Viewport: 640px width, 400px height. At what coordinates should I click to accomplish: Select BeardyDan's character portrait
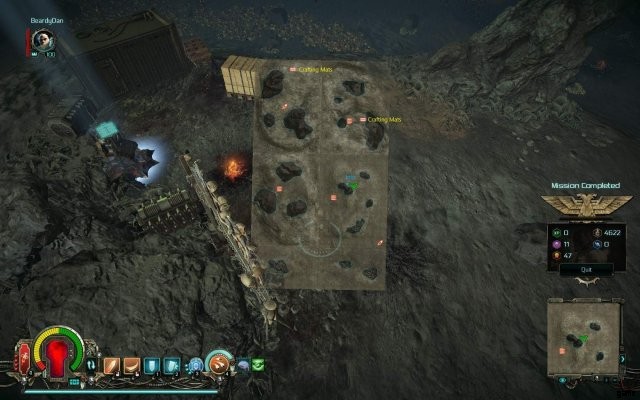42,39
